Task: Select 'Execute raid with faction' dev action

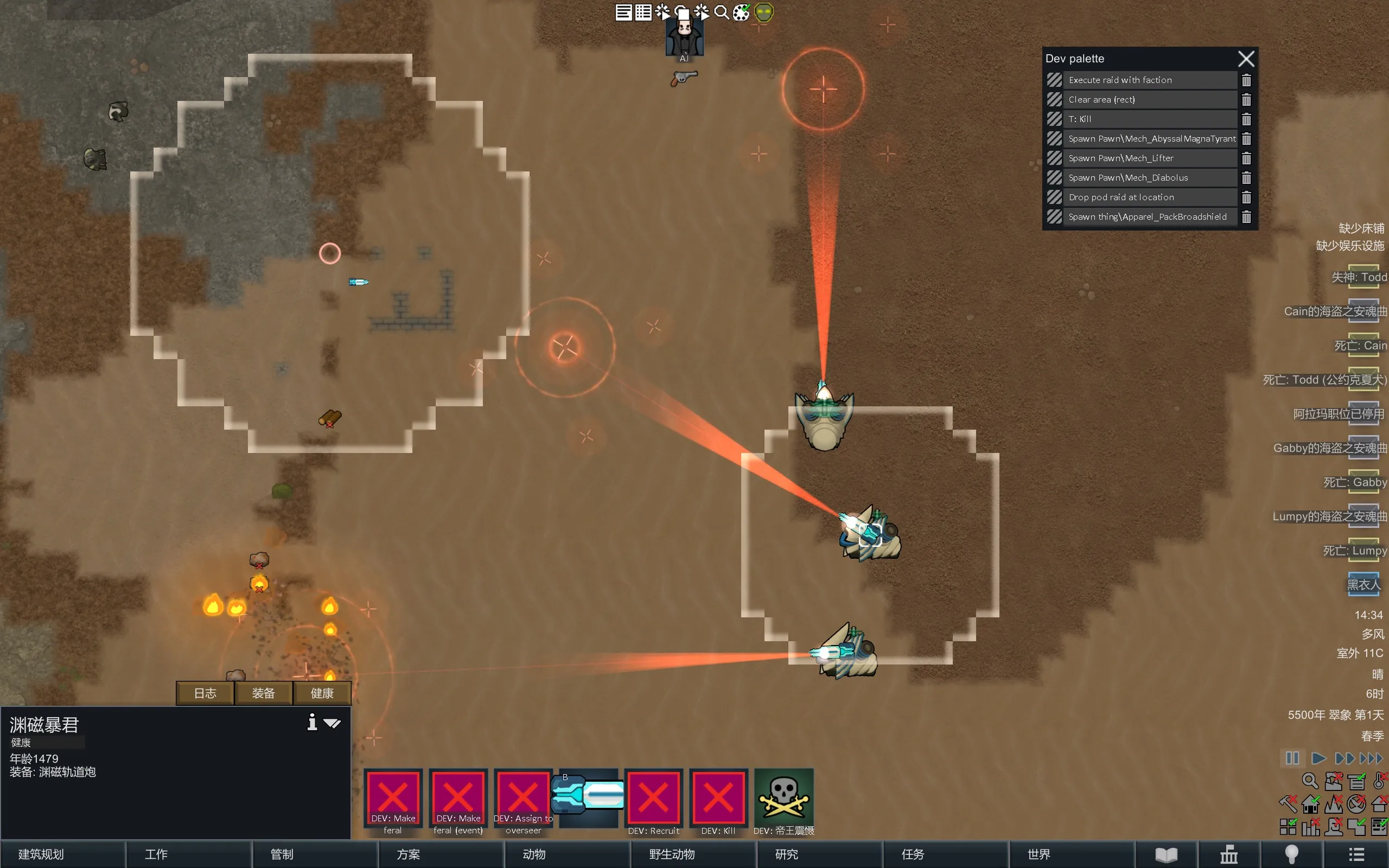Action: (x=1149, y=80)
